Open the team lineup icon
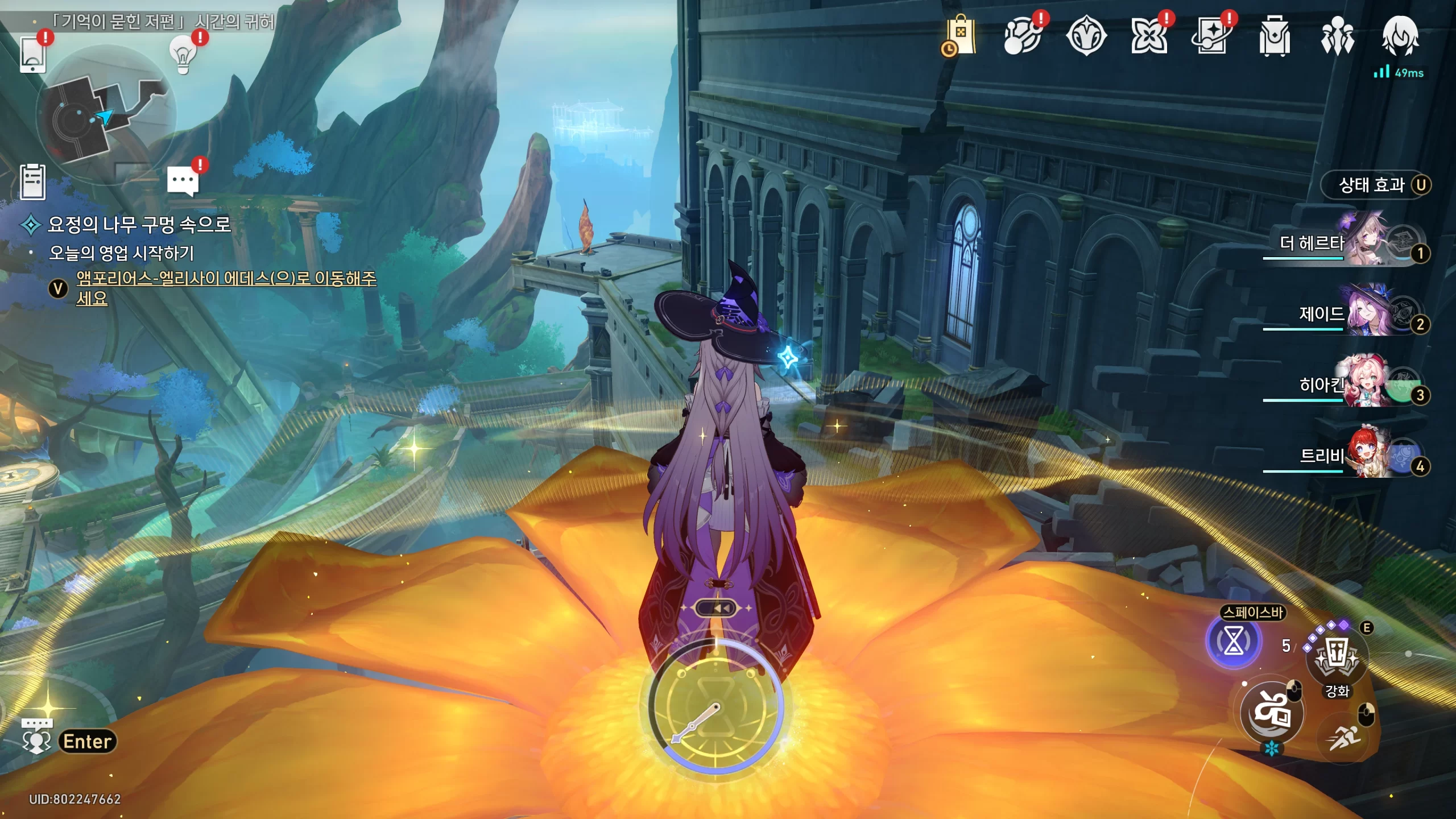1456x819 pixels. pyautogui.click(x=1337, y=36)
